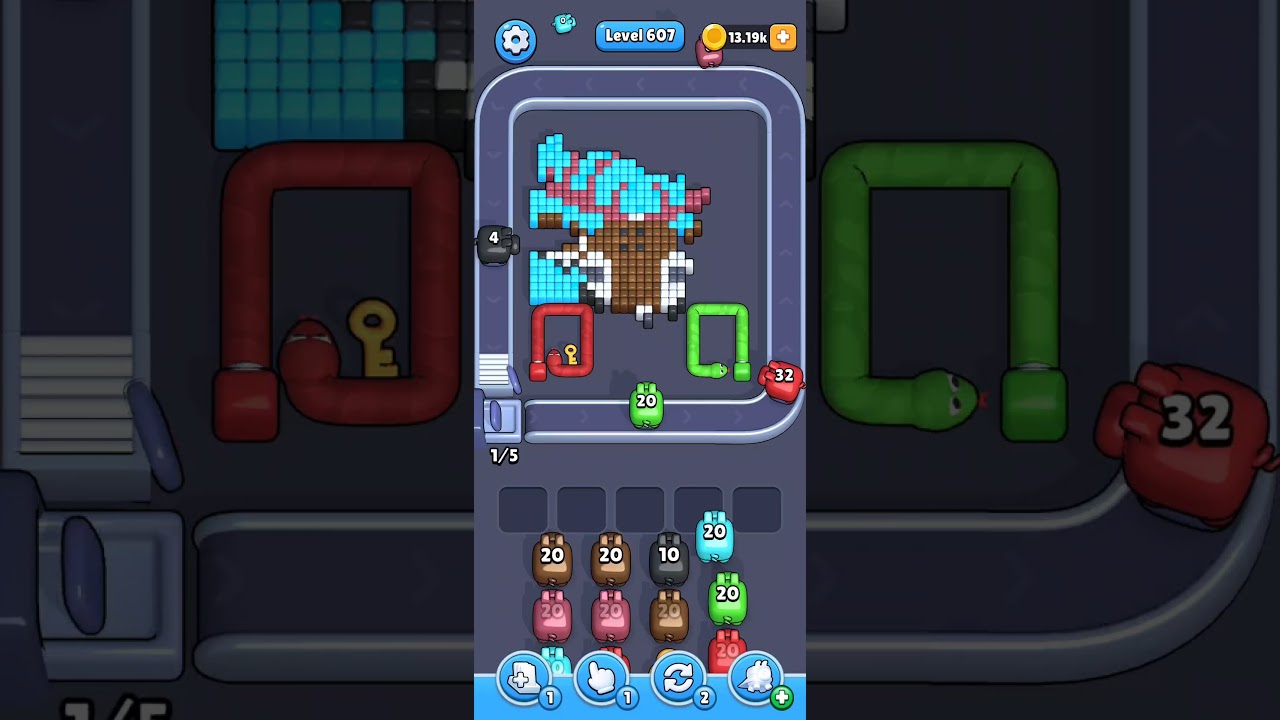Open the Level 607 badge
Screen dimensions: 1280x720
tap(640, 35)
